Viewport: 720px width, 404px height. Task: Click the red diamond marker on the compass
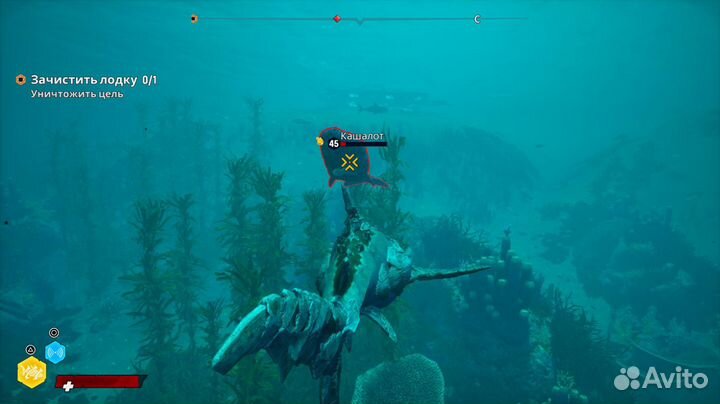click(337, 18)
